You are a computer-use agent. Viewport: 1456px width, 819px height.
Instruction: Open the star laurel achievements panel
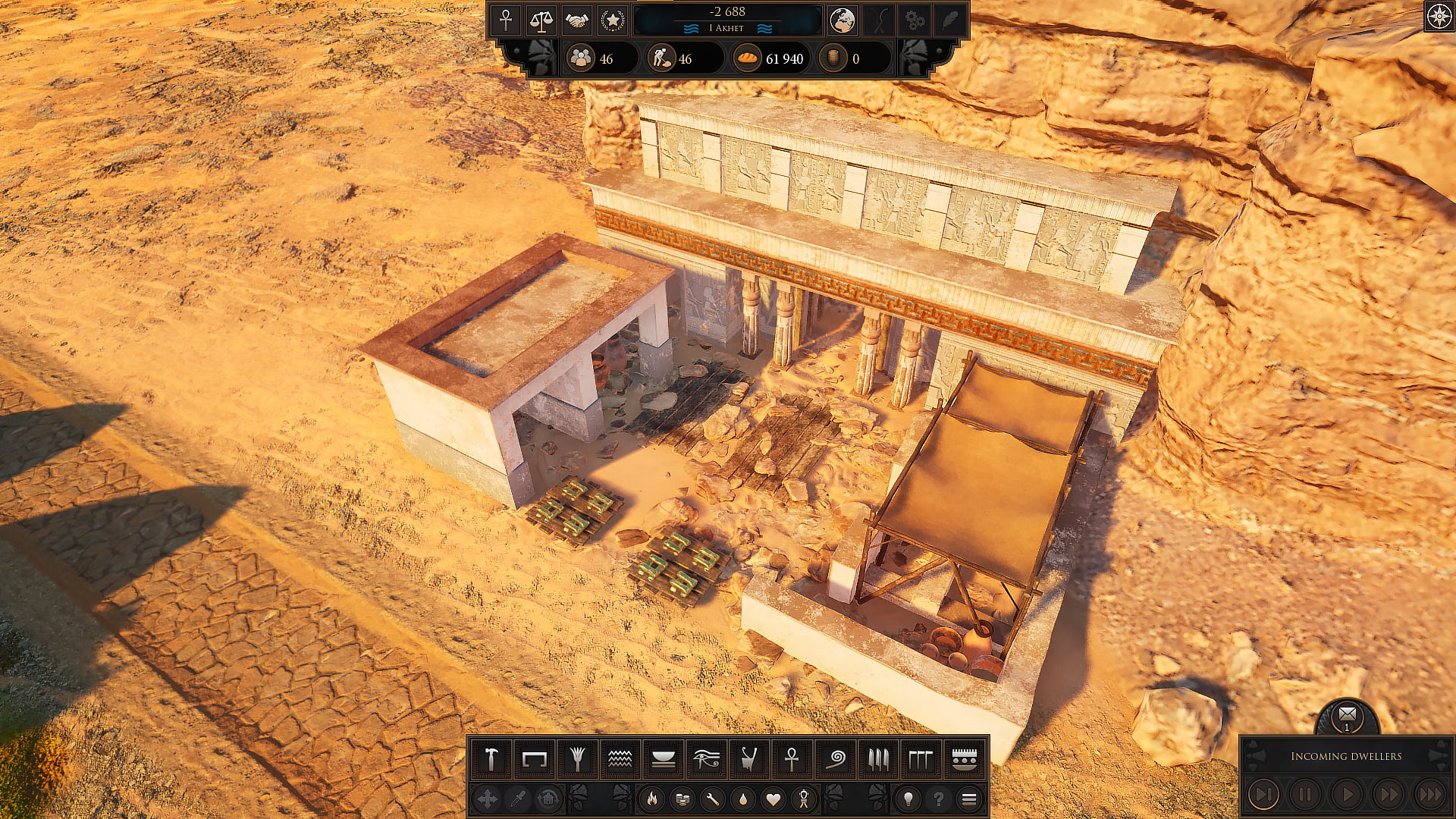[x=612, y=20]
